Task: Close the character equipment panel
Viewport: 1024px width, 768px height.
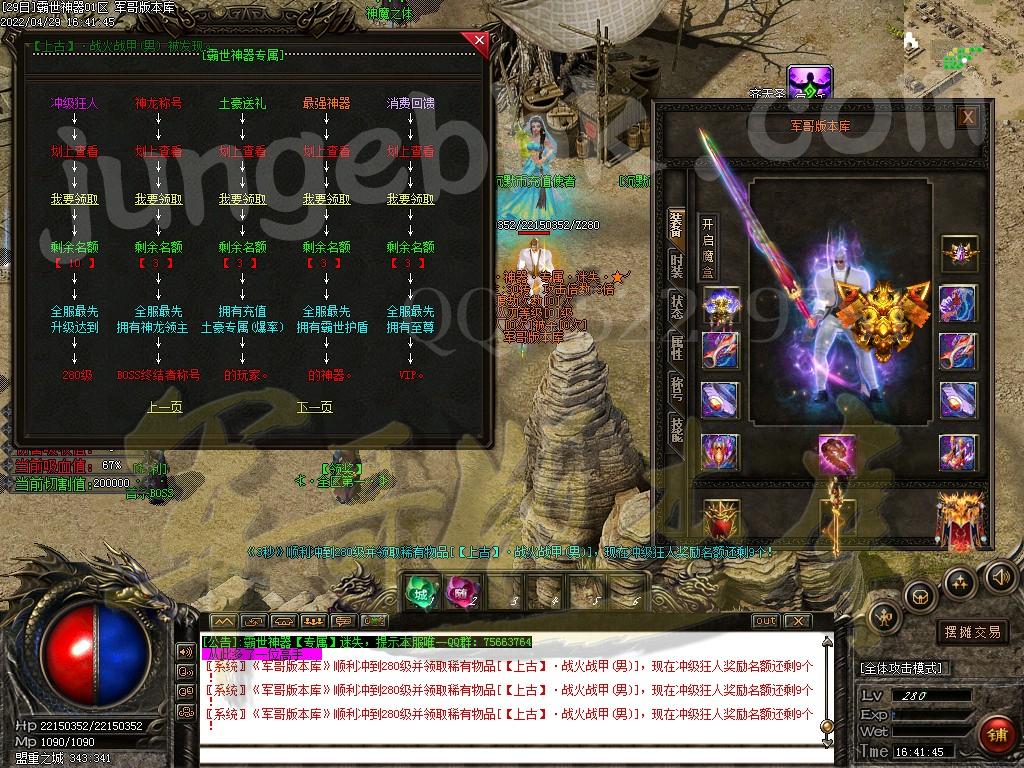Action: [967, 117]
